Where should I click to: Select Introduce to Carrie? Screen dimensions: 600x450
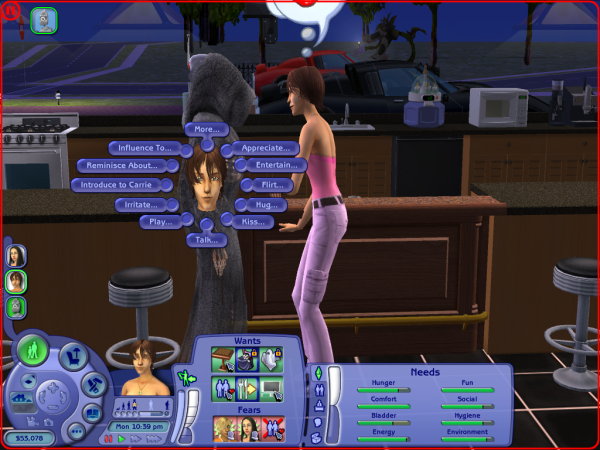[116, 185]
